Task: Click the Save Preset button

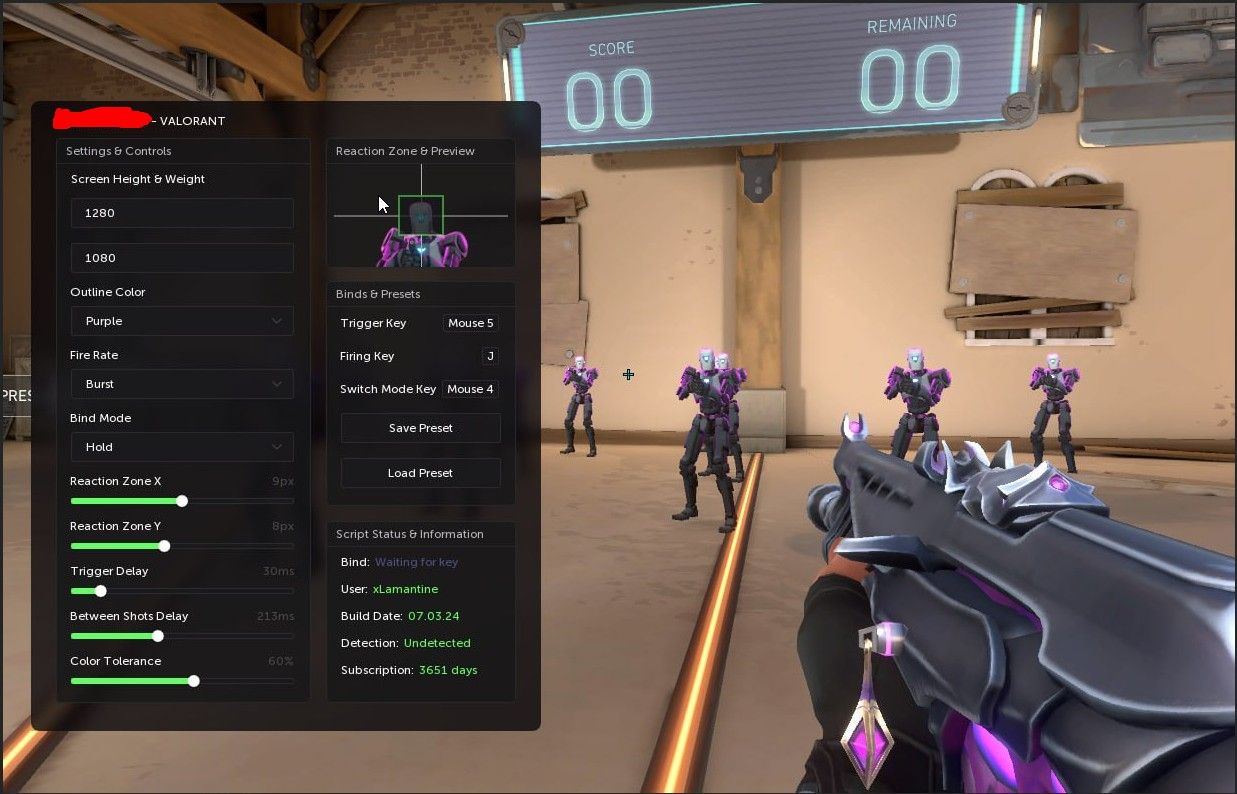Action: 420,428
